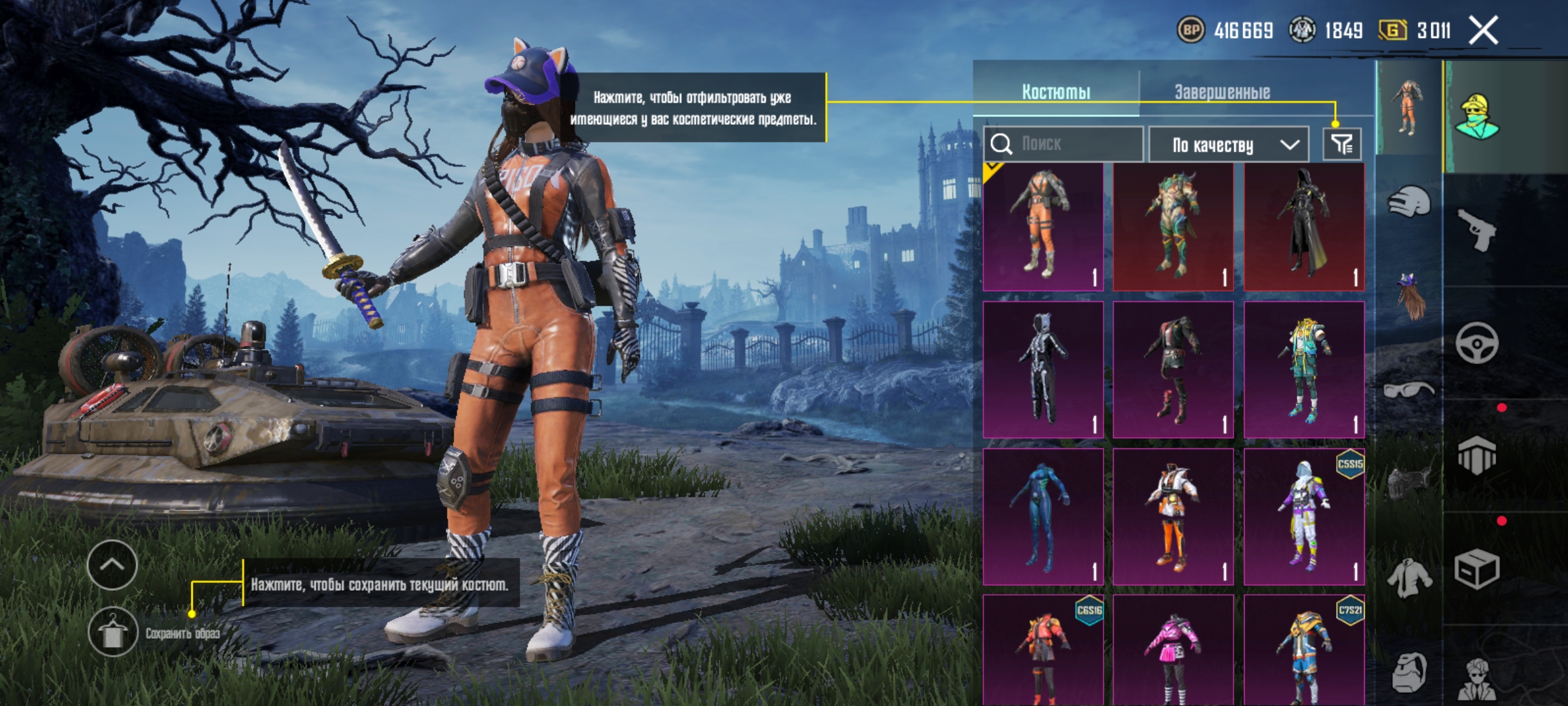
Task: Choose the C5S15 white and purple outfit
Action: tap(1304, 516)
